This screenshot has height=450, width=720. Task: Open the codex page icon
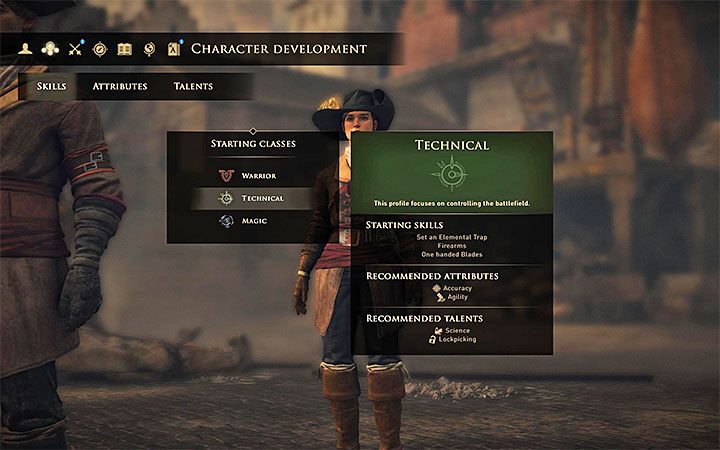click(174, 49)
